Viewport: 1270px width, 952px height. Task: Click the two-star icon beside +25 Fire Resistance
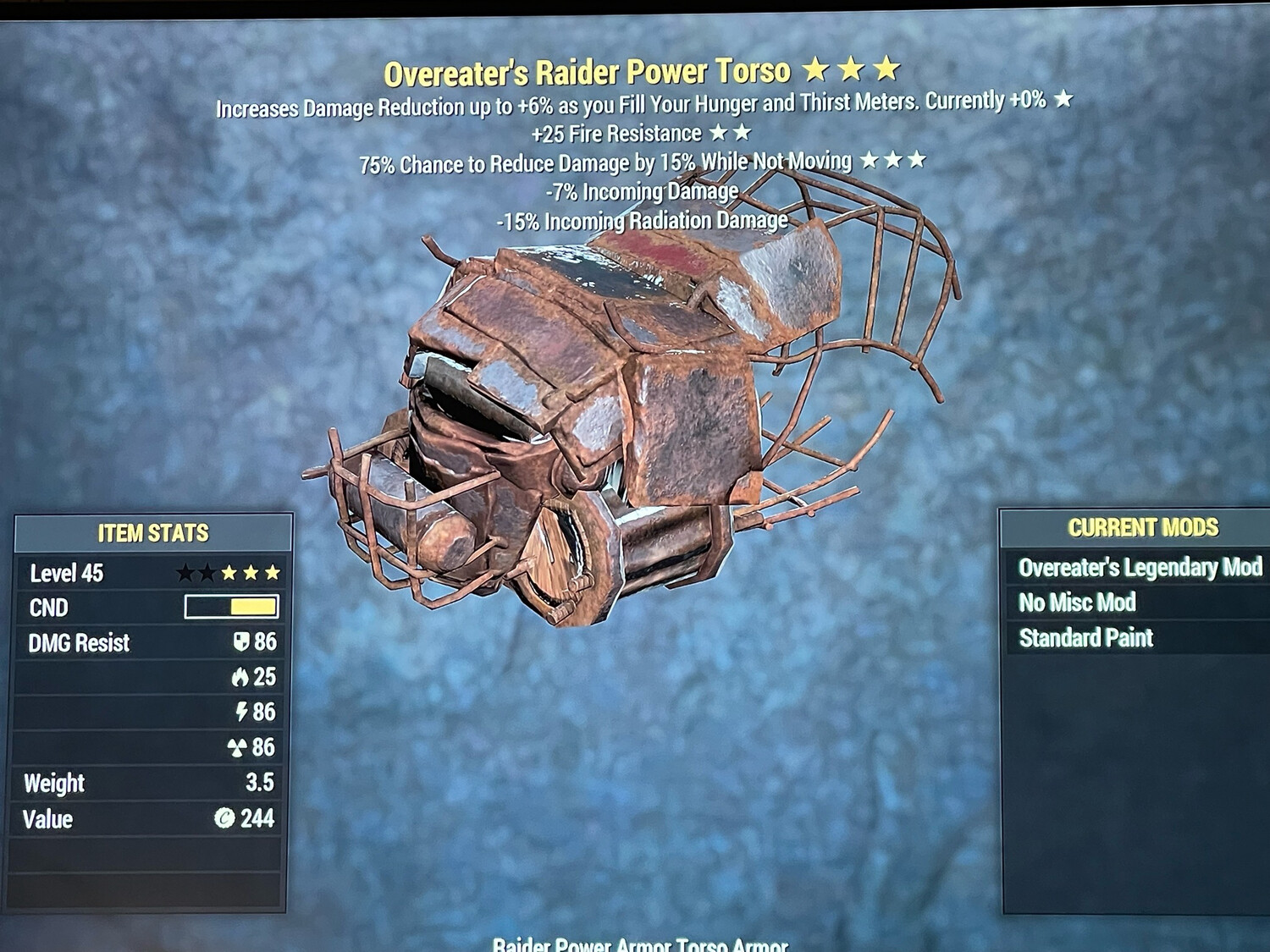tap(730, 133)
